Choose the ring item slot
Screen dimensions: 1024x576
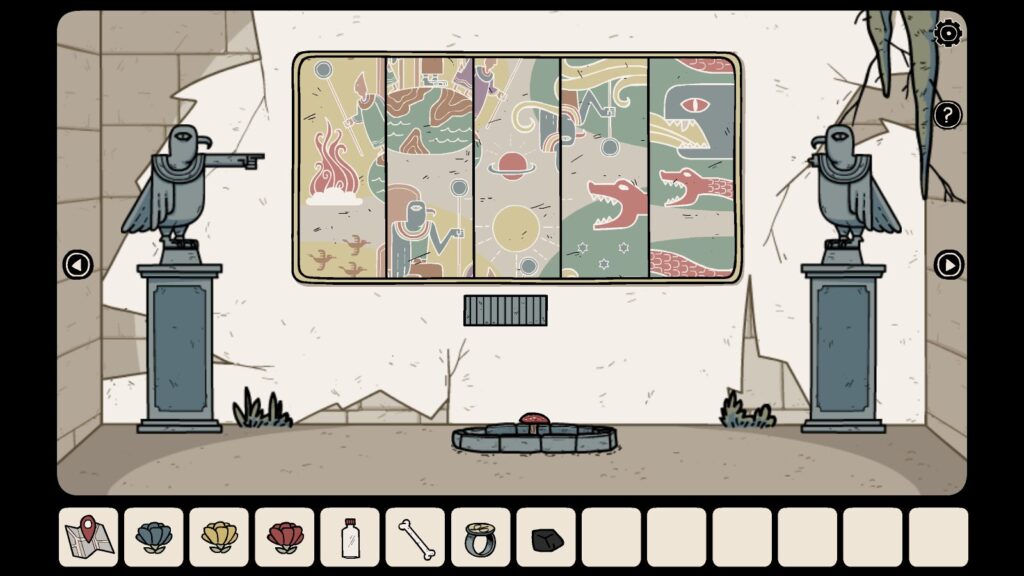480,537
